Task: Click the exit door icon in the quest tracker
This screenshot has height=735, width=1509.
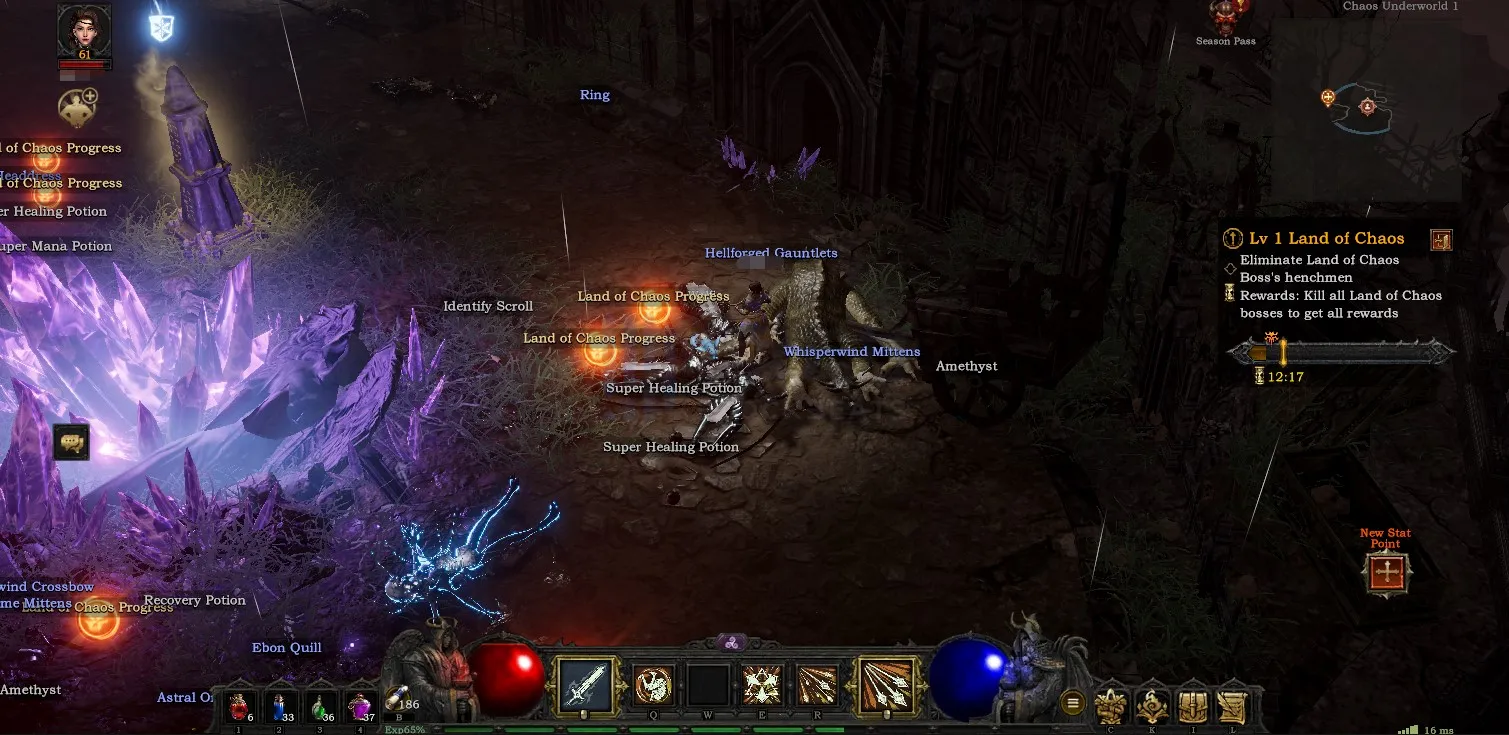Action: click(1441, 240)
